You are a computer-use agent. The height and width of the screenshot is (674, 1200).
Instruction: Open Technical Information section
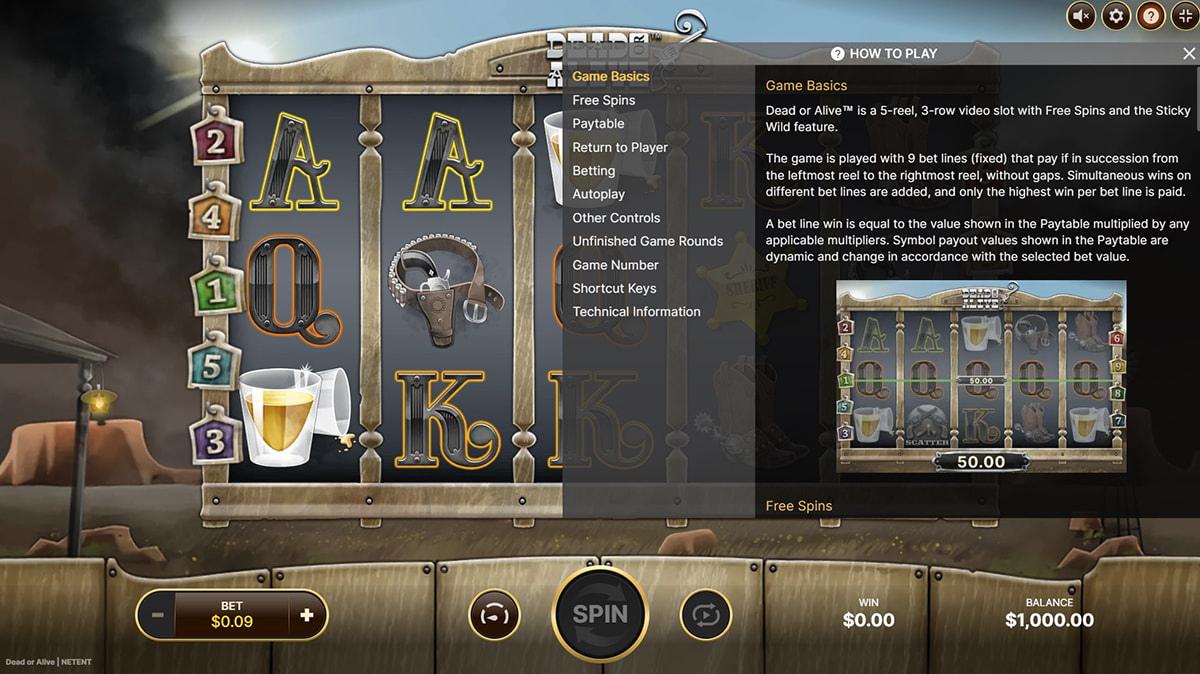click(x=636, y=312)
